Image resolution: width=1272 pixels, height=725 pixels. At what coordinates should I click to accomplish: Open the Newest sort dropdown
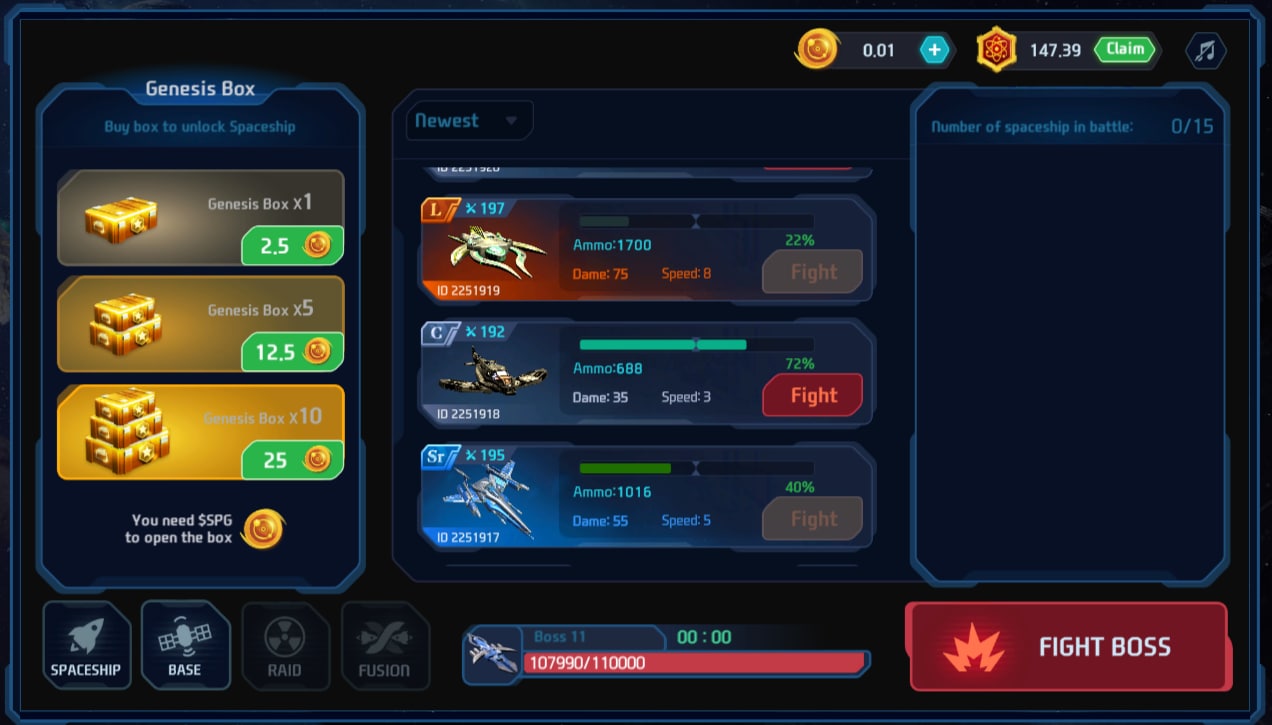(x=469, y=121)
